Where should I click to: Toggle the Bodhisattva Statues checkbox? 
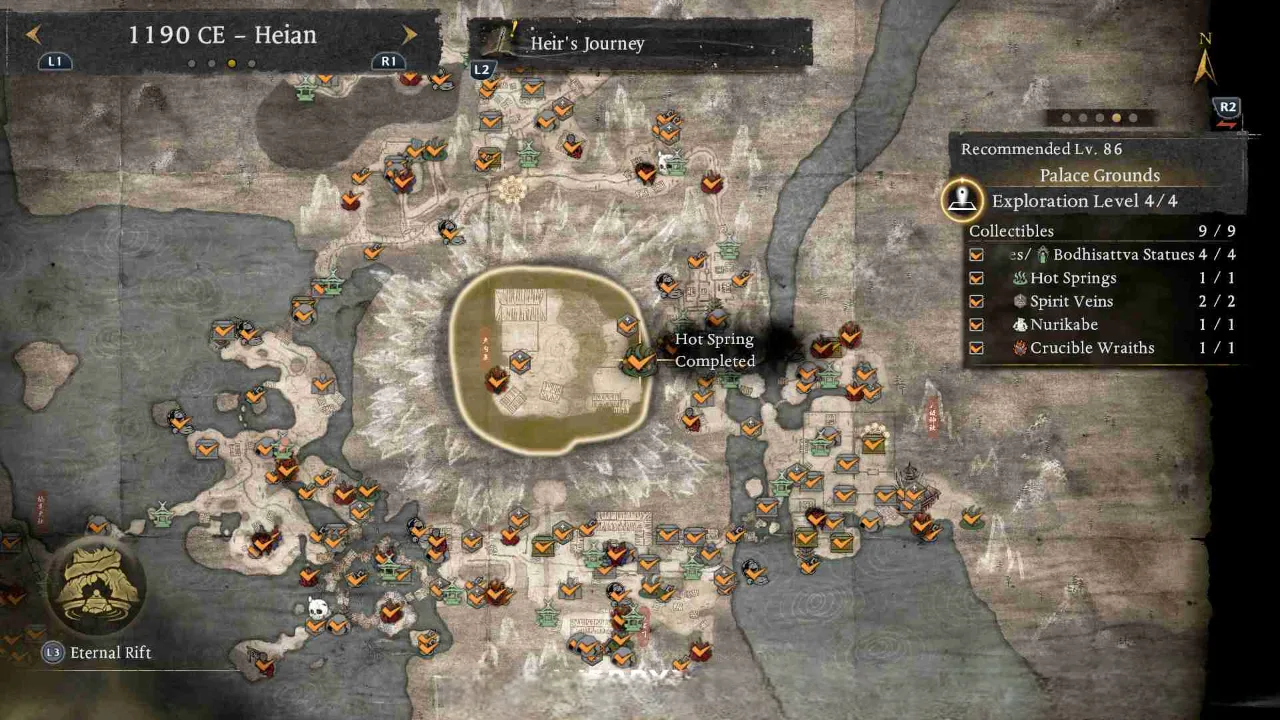pos(976,255)
